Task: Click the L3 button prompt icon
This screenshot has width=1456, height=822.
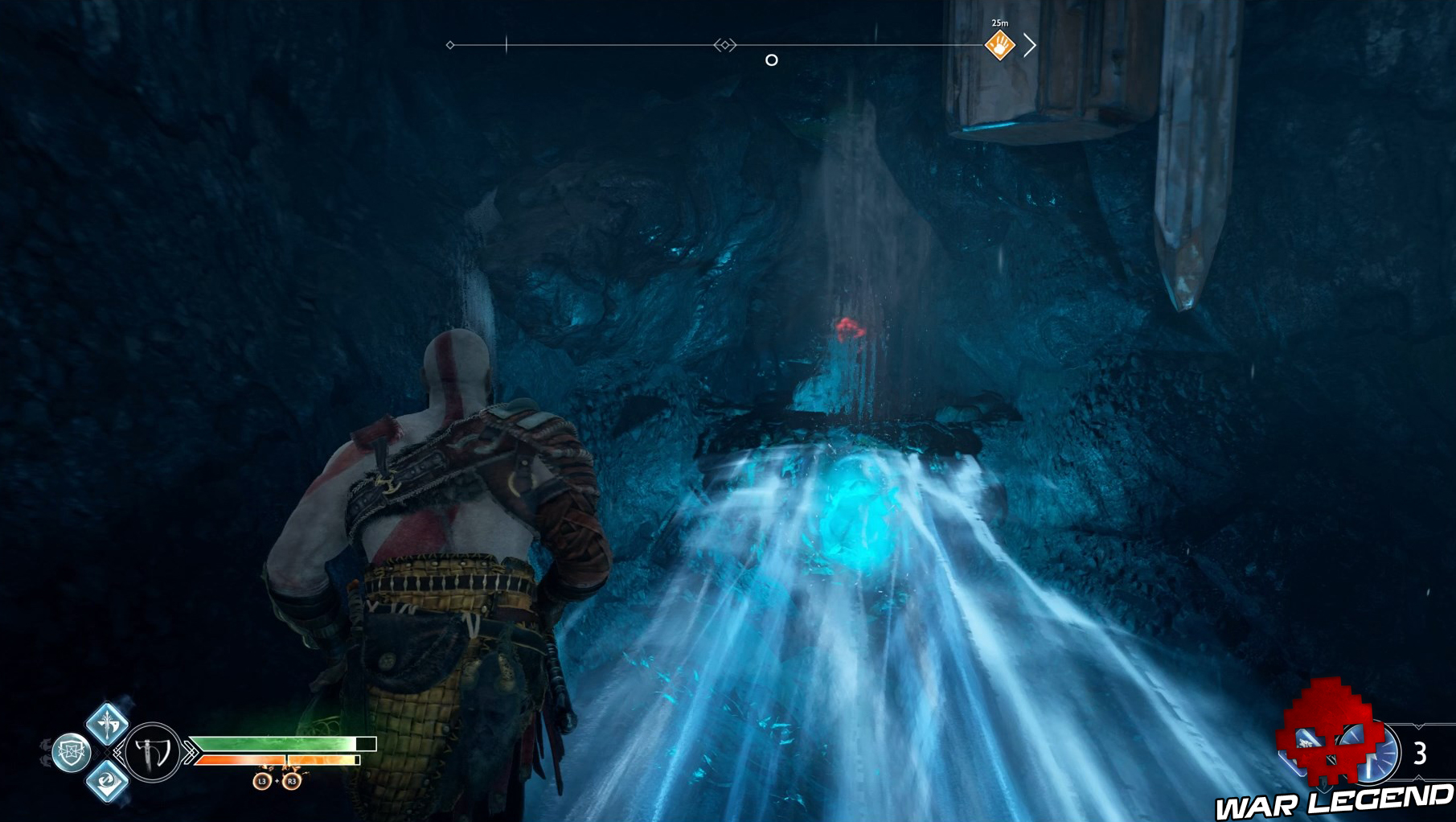Action: [x=261, y=782]
